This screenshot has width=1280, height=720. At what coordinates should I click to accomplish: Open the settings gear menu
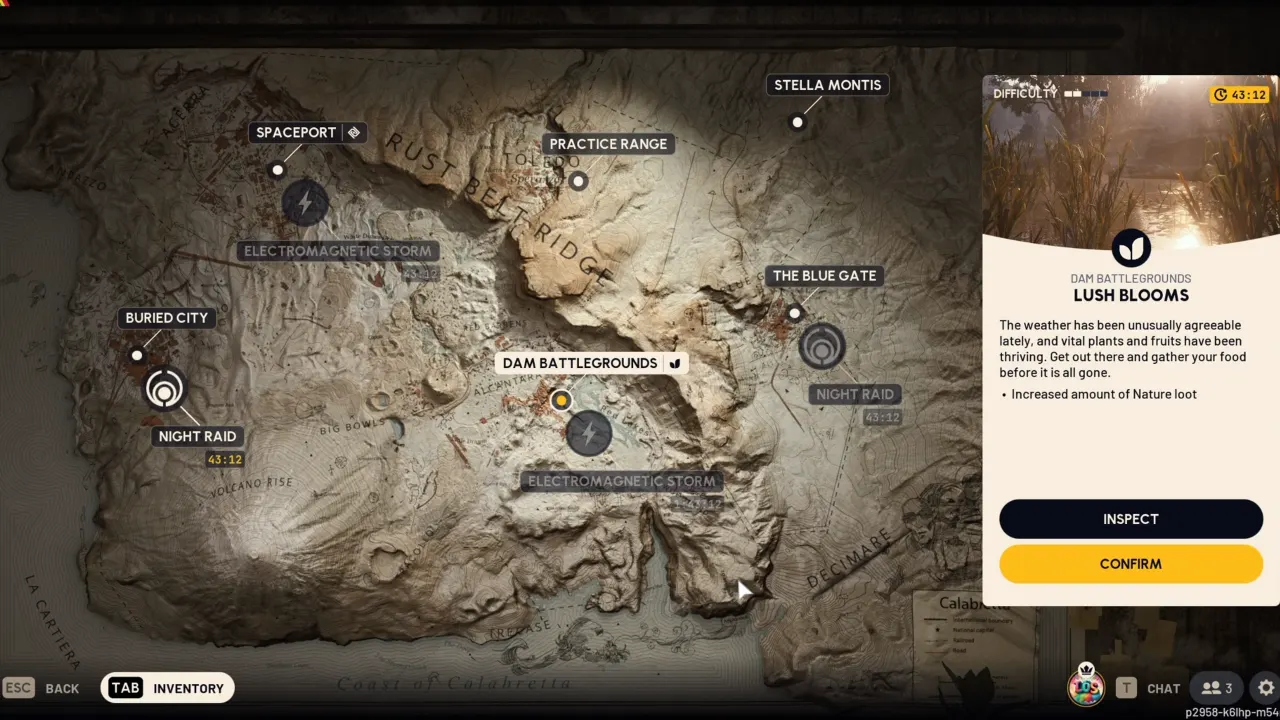pos(1266,688)
